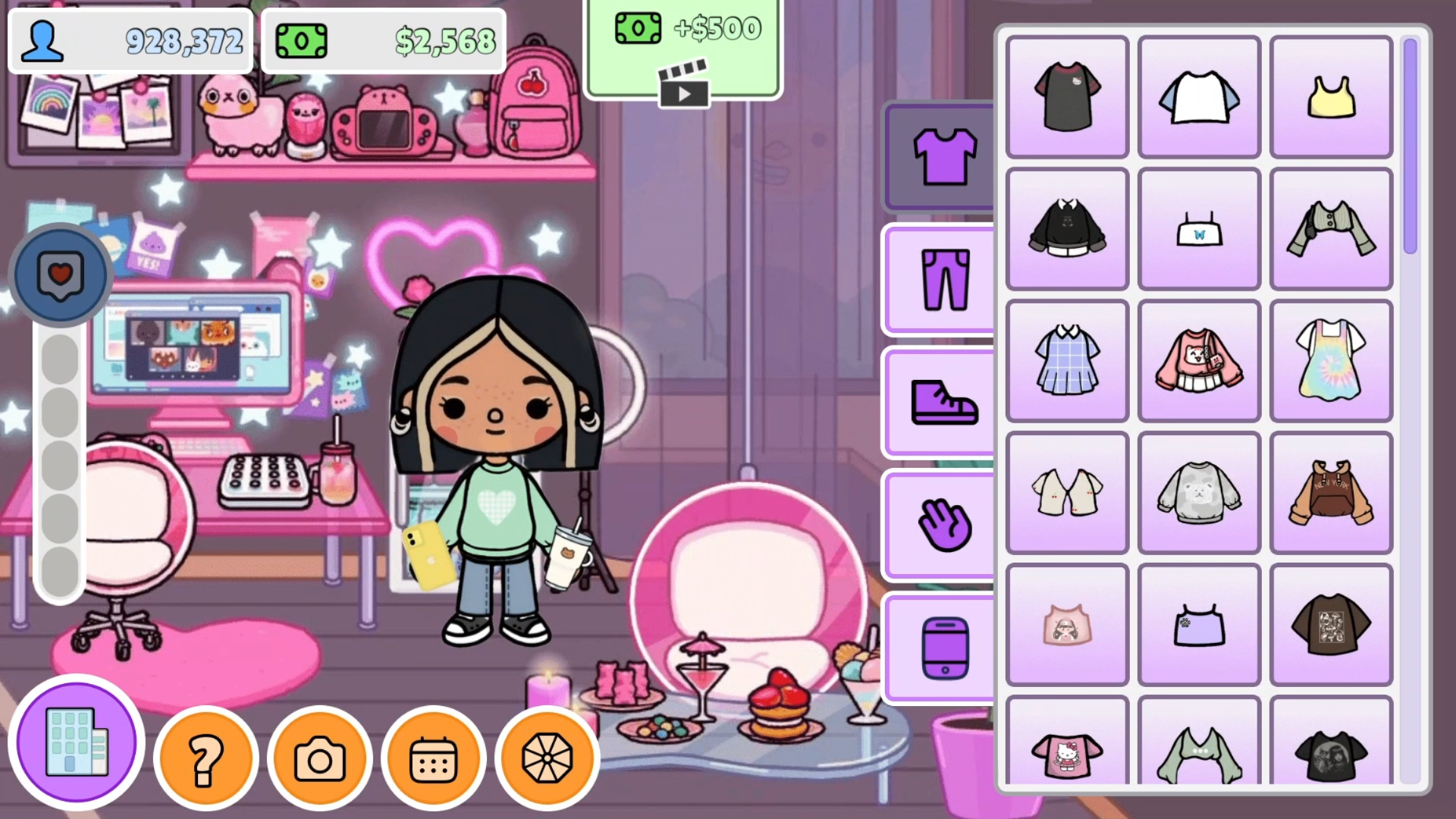The height and width of the screenshot is (819, 1456).
Task: Choose the pink Hello Kitty sweater
Action: (x=1199, y=360)
